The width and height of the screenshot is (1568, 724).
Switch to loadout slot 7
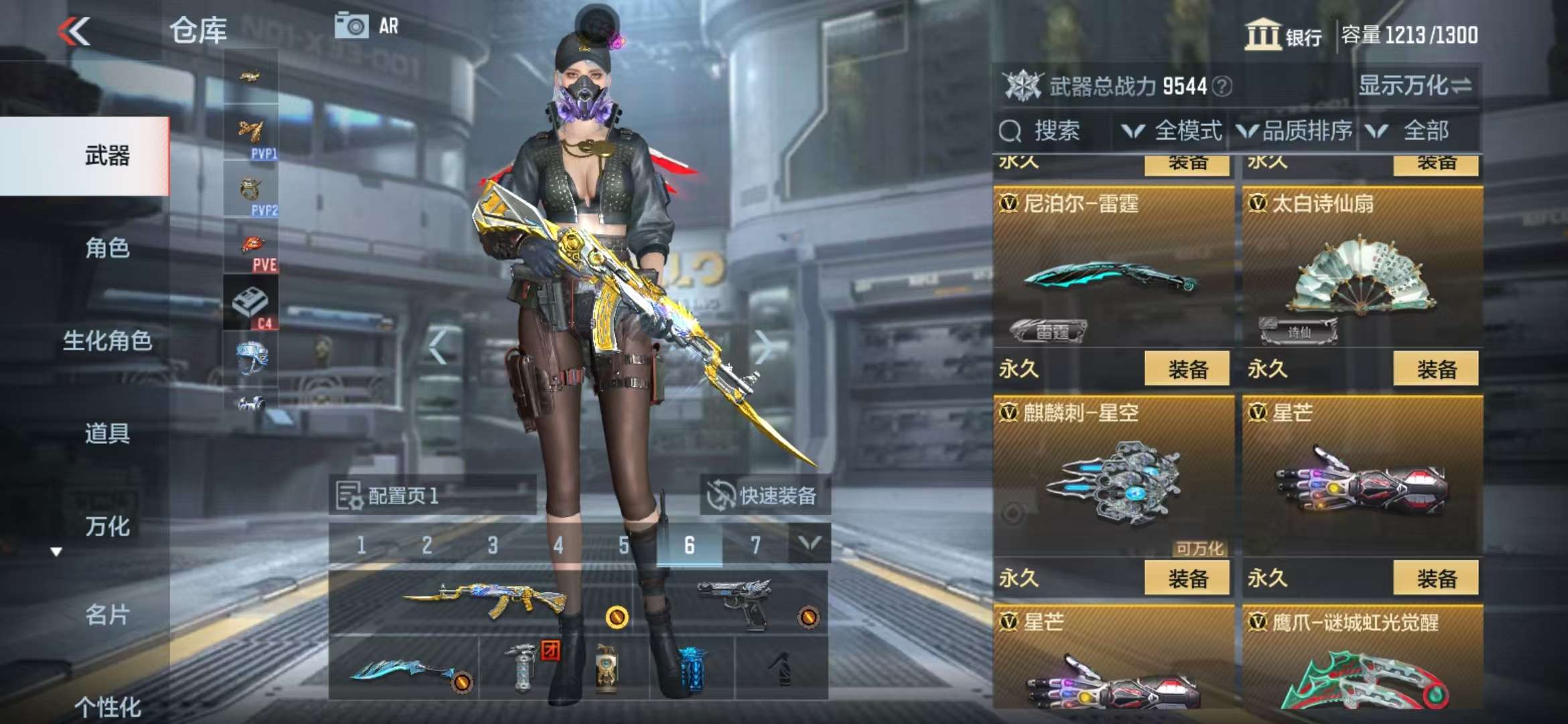click(x=755, y=545)
